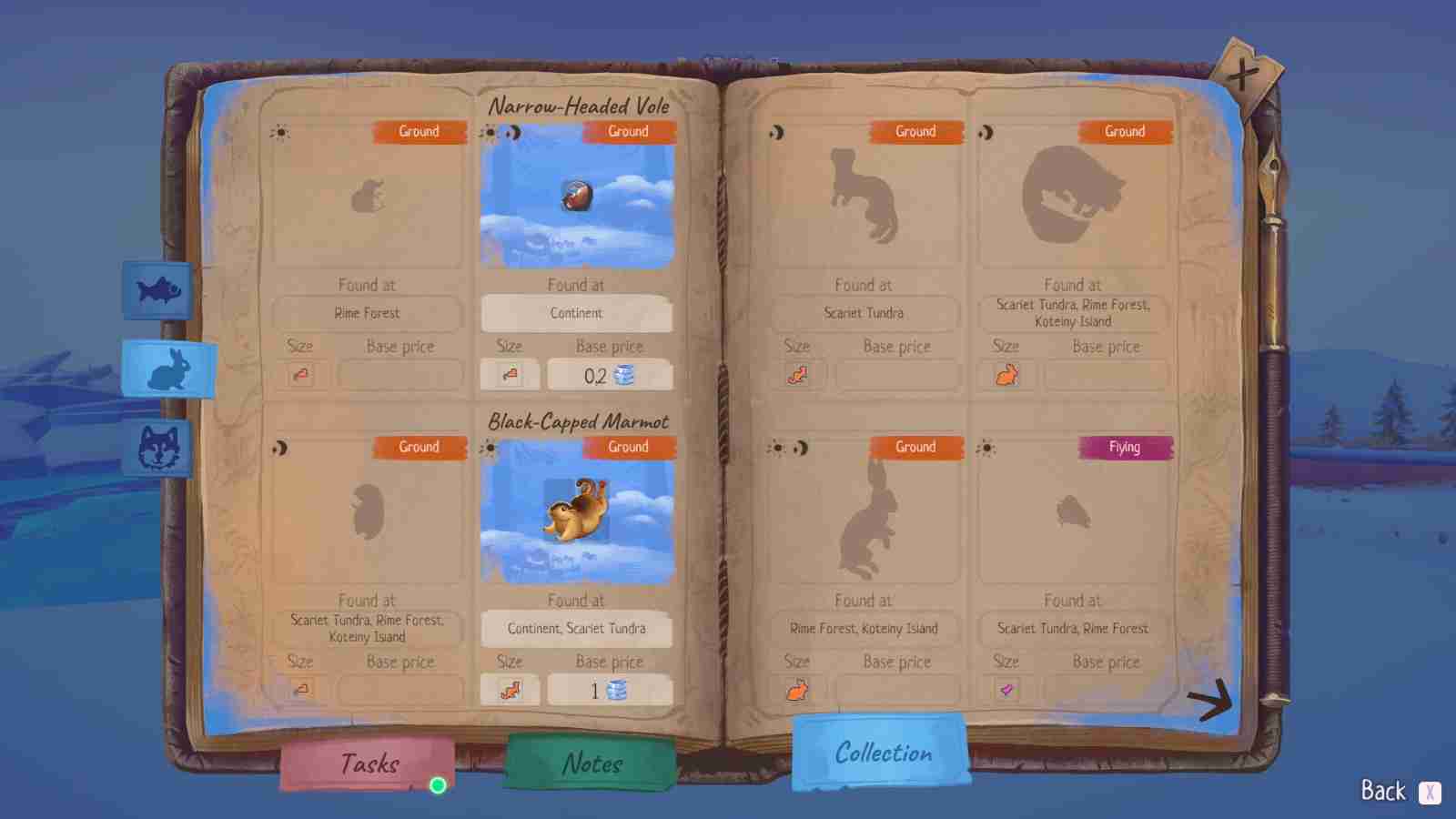This screenshot has width=1456, height=819.
Task: Switch to the Notes tab
Action: pos(590,763)
